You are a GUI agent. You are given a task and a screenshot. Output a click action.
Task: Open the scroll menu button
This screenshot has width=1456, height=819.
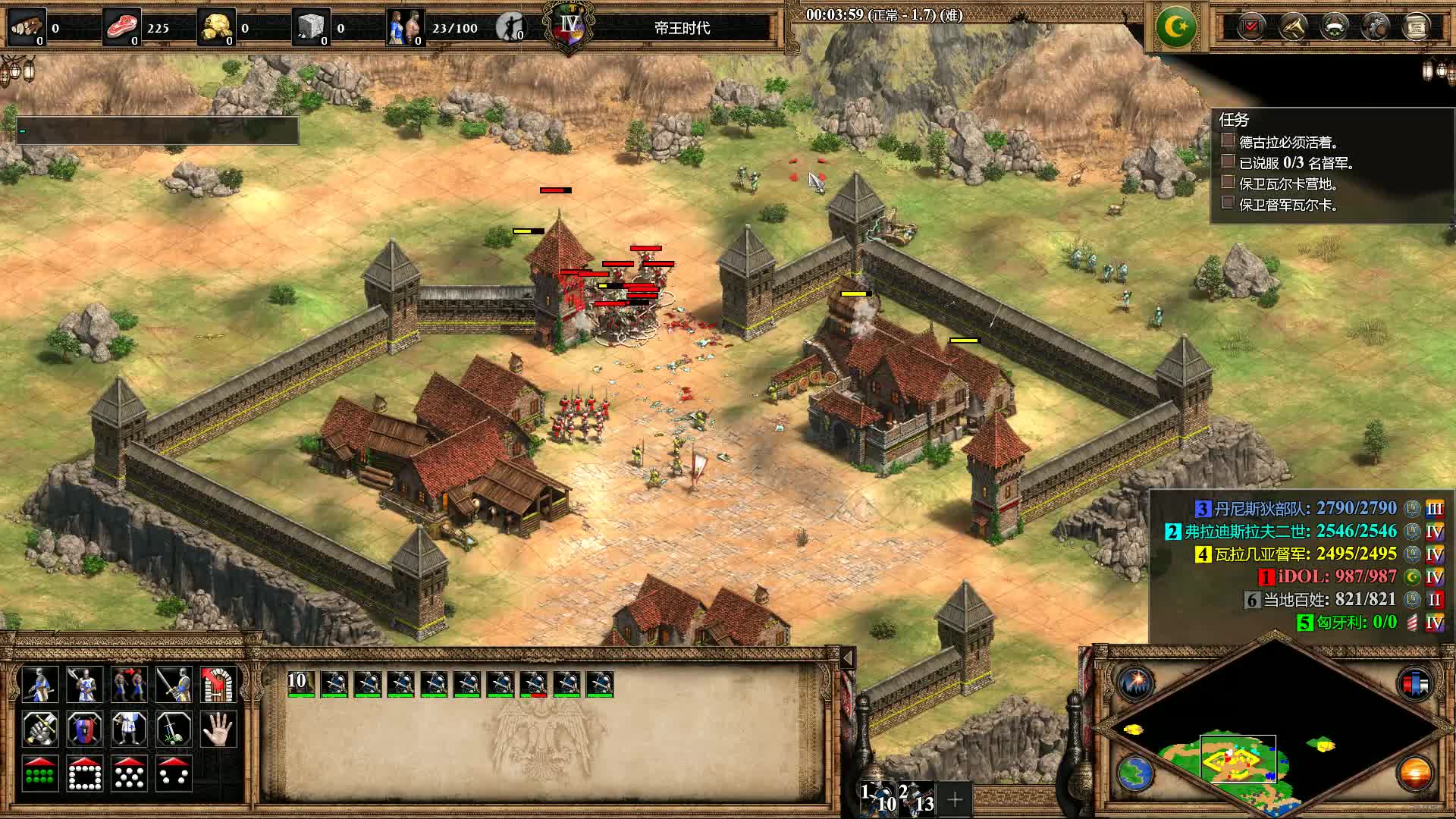tap(1416, 27)
